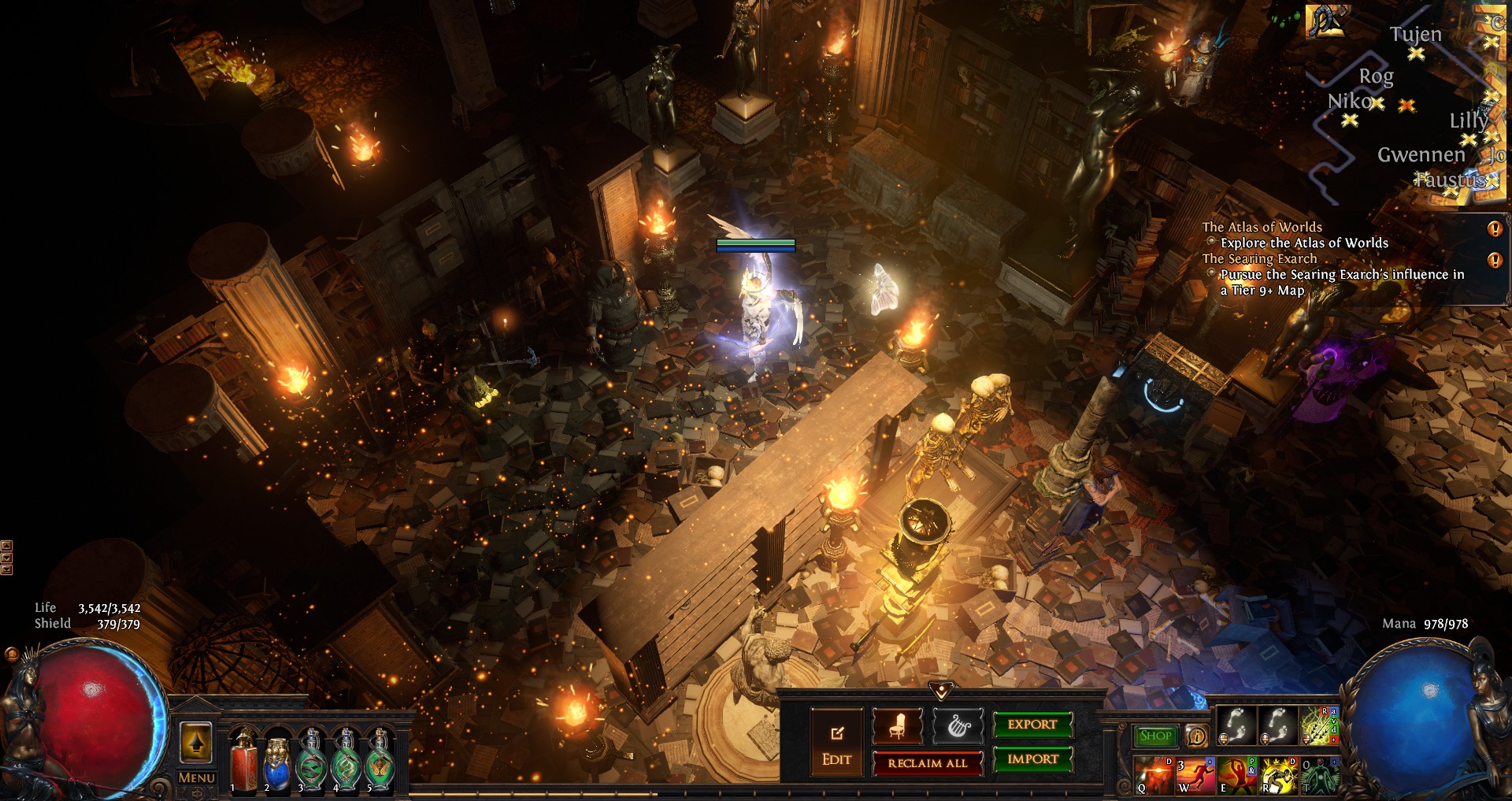Open the Shop

(1155, 736)
